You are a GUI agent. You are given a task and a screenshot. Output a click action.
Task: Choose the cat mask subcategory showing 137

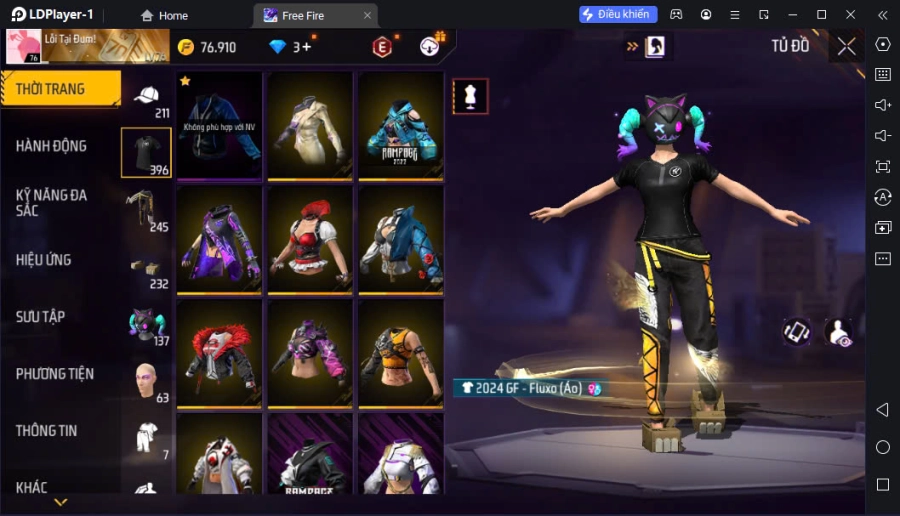pos(146,325)
